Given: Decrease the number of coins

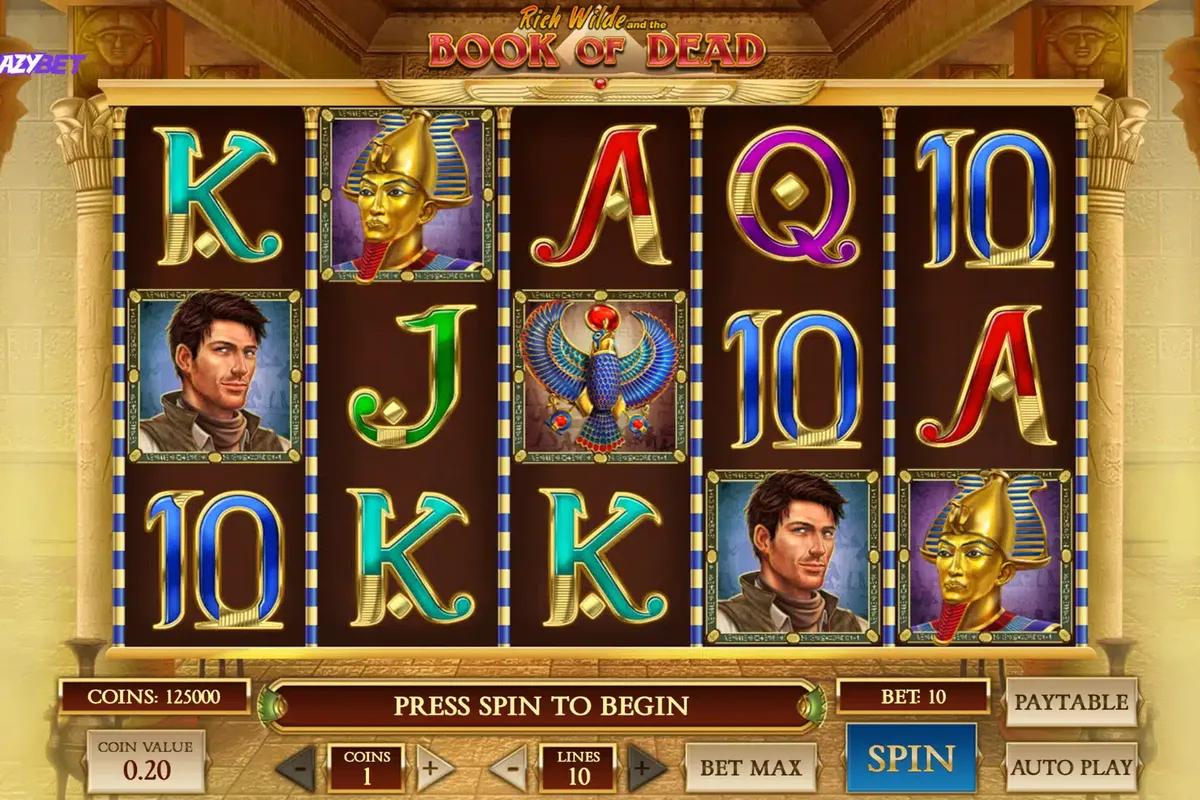Looking at the screenshot, I should 295,769.
